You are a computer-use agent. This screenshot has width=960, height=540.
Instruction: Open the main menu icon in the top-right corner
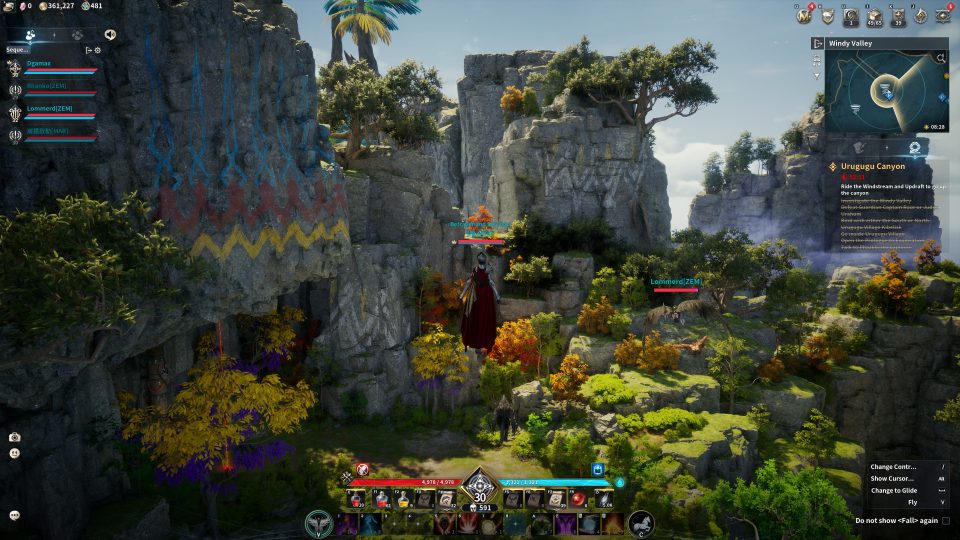pos(942,15)
